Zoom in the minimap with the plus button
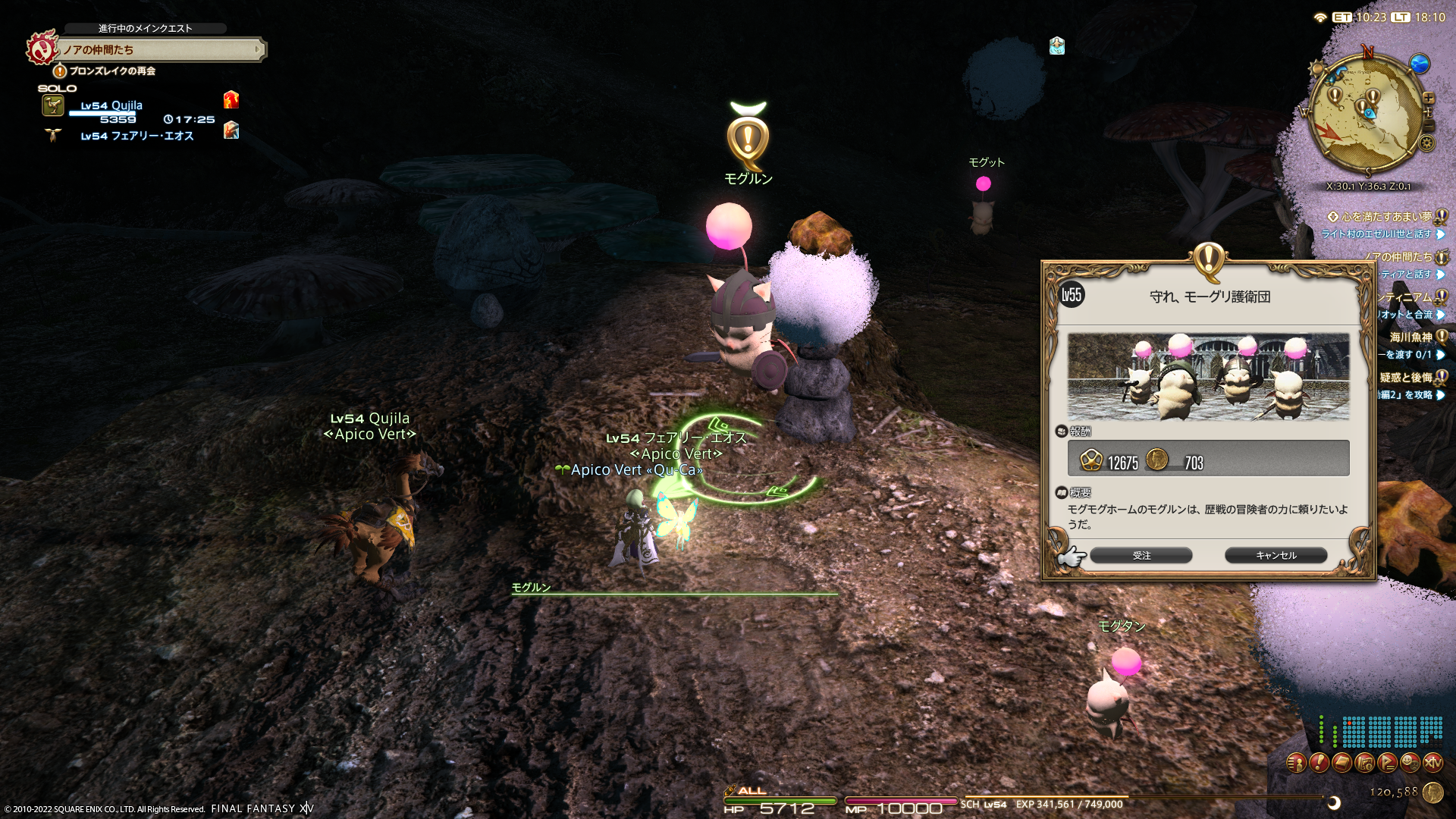 click(x=1429, y=98)
